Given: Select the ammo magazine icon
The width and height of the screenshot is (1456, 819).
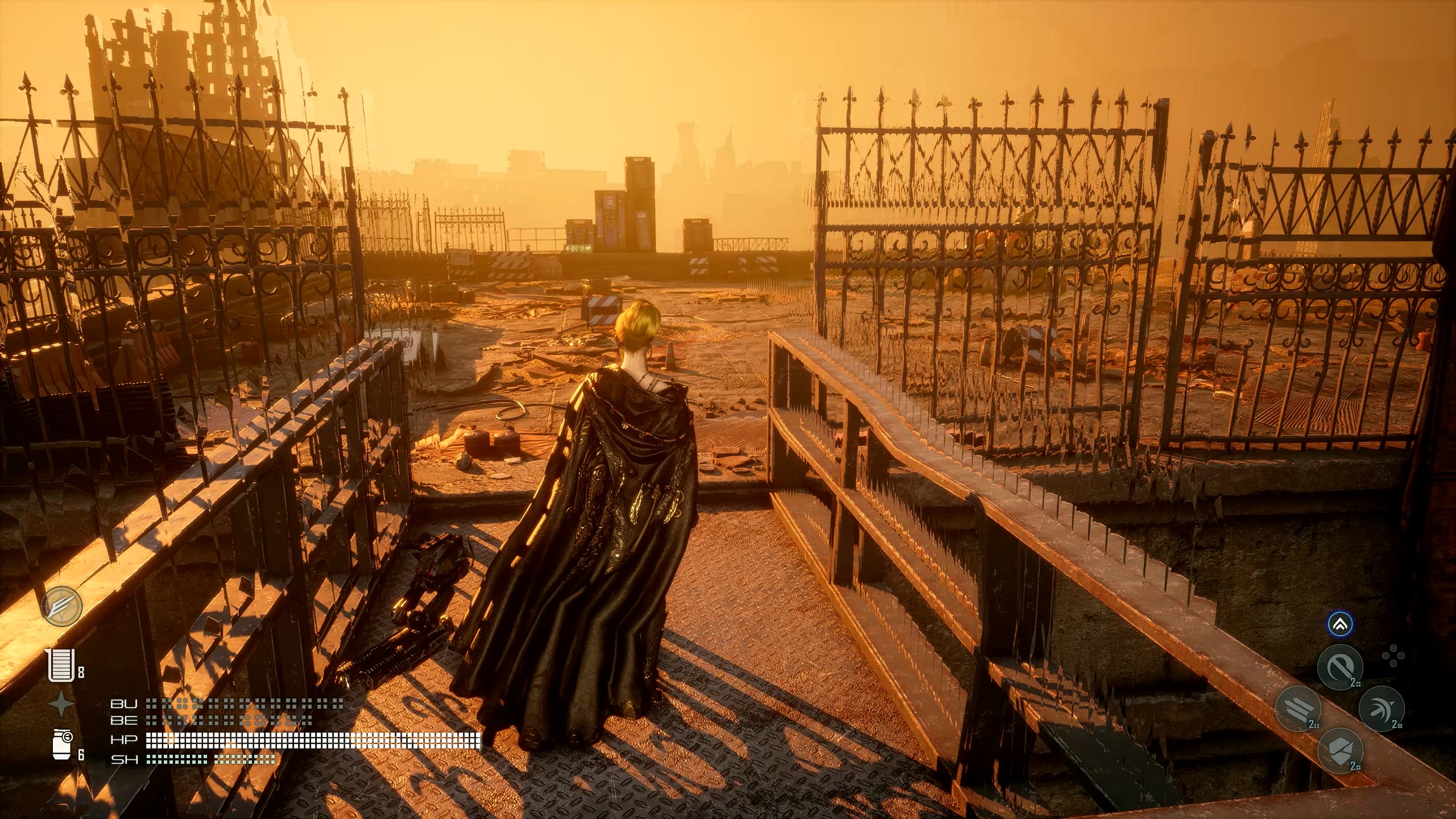Looking at the screenshot, I should pos(61,665).
